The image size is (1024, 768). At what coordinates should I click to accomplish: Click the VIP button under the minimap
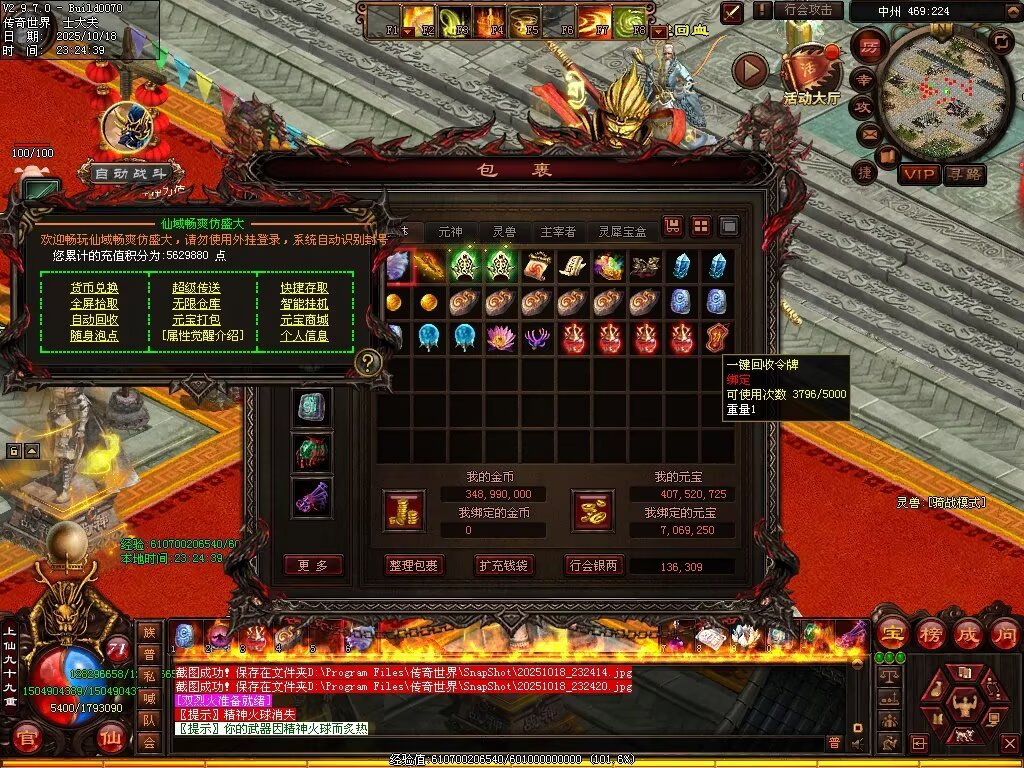point(919,175)
